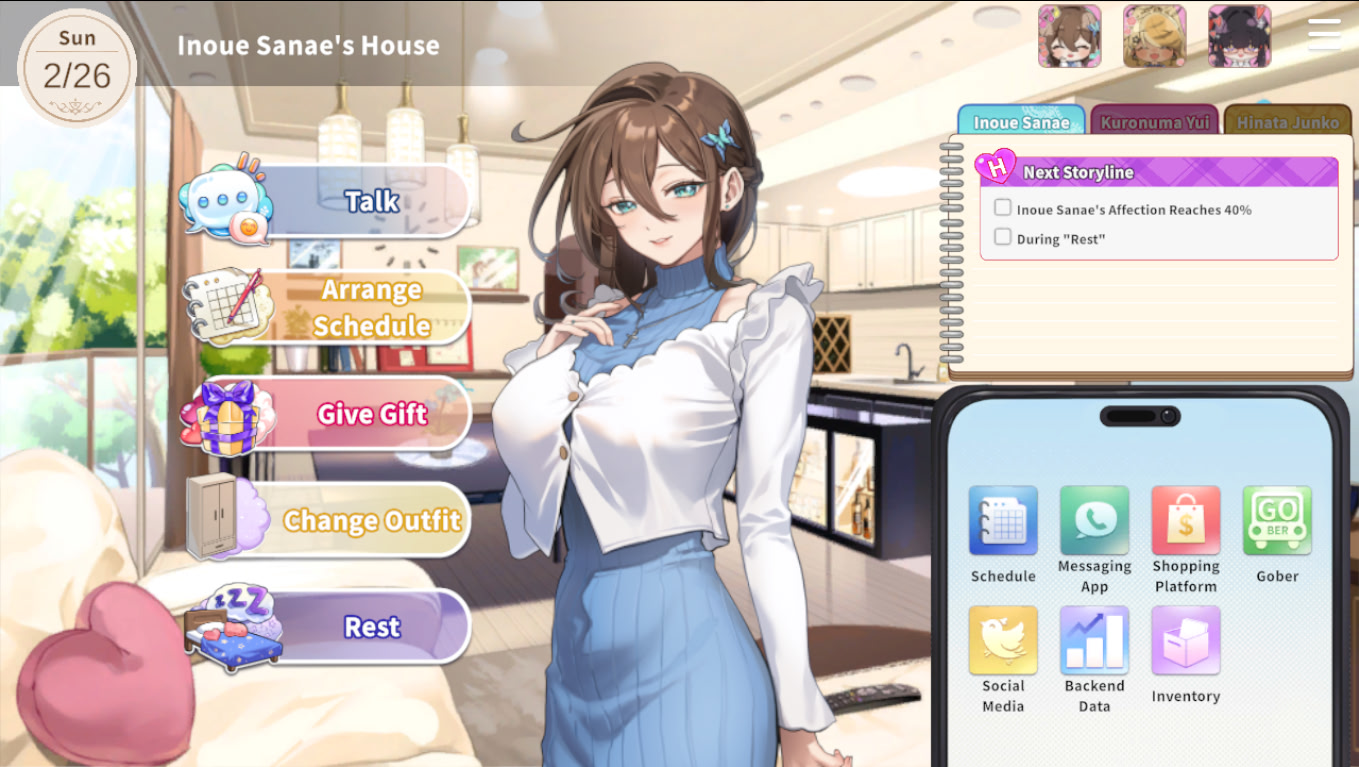Open the Inventory app
Screen dimensions: 1359x767
(x=1185, y=641)
